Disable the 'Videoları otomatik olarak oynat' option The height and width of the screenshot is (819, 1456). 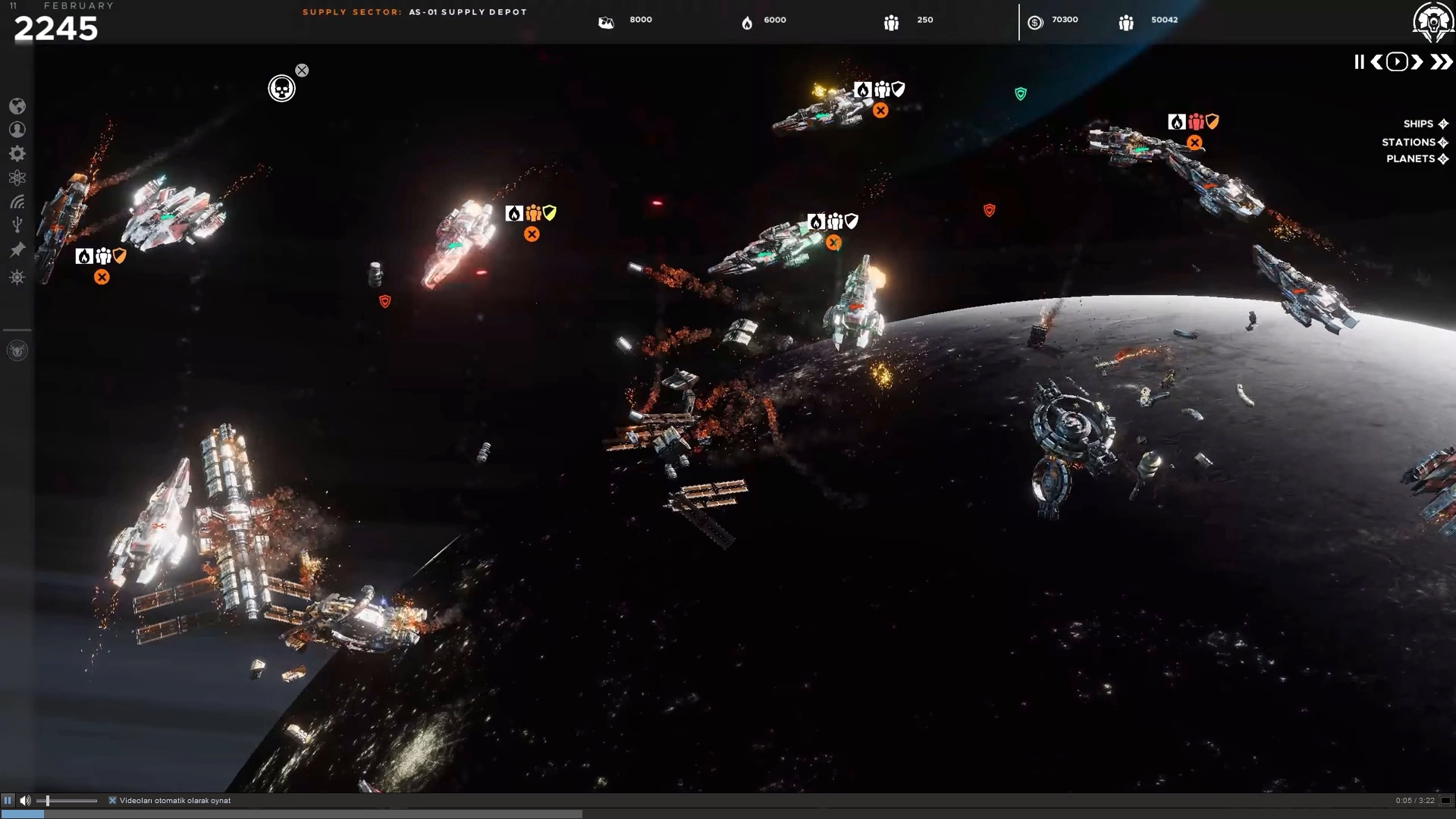113,800
